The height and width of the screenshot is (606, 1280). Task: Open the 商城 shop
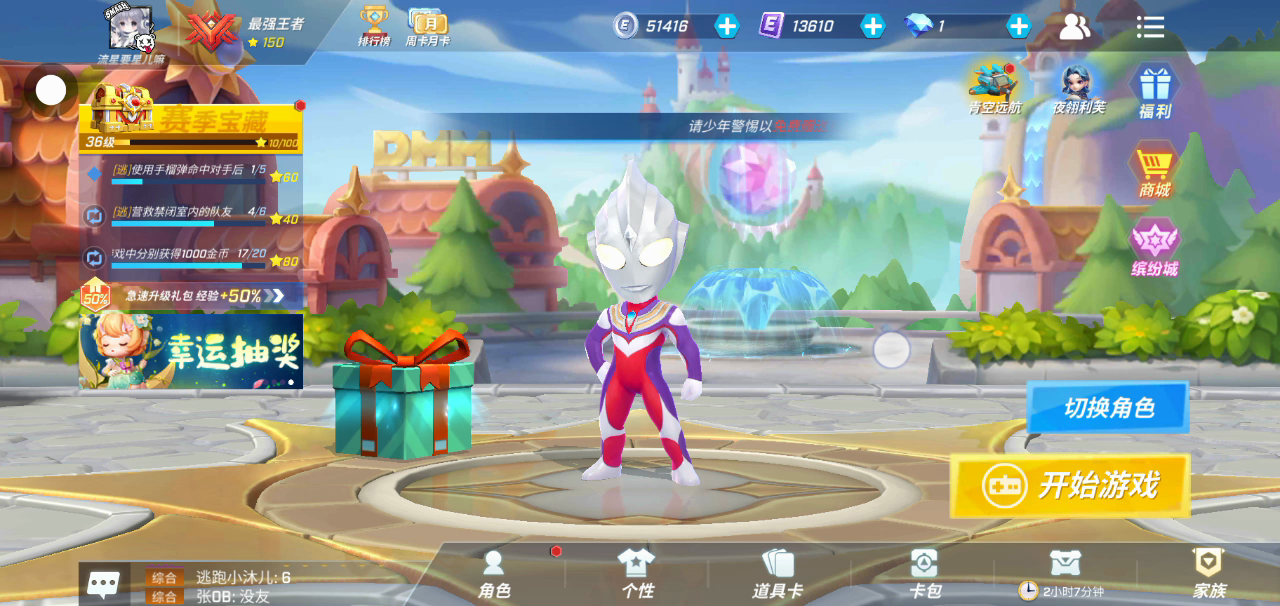[x=1154, y=170]
